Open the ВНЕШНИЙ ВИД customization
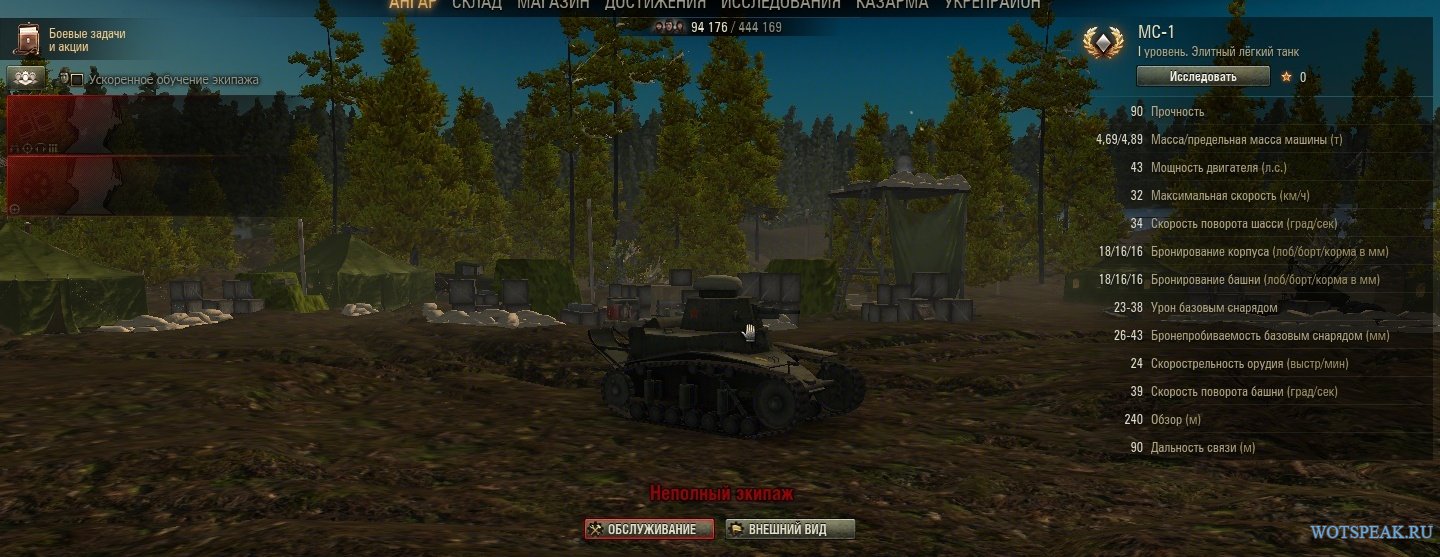This screenshot has width=1440, height=557. (x=790, y=529)
